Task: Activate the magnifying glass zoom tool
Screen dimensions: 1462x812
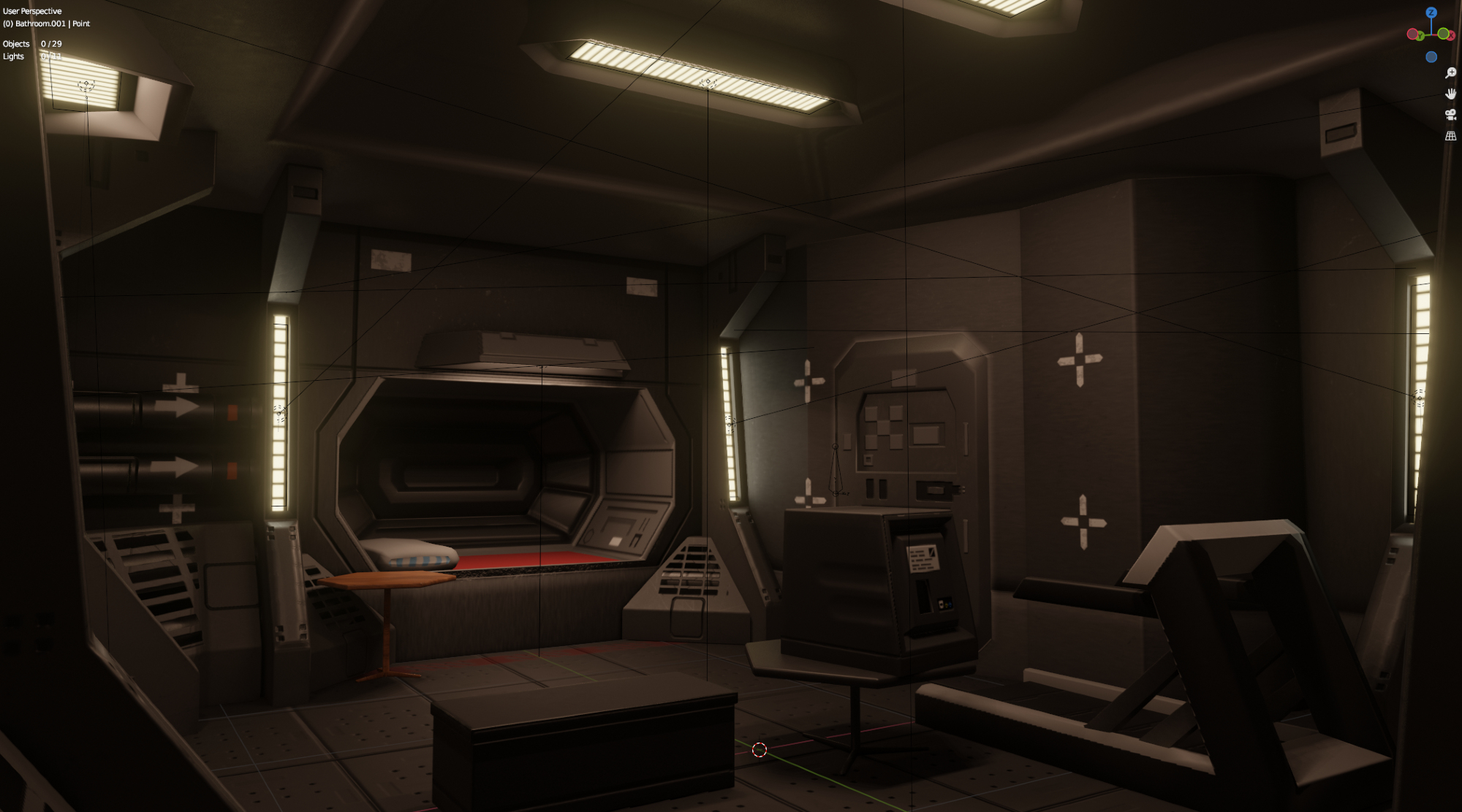Action: click(x=1451, y=73)
